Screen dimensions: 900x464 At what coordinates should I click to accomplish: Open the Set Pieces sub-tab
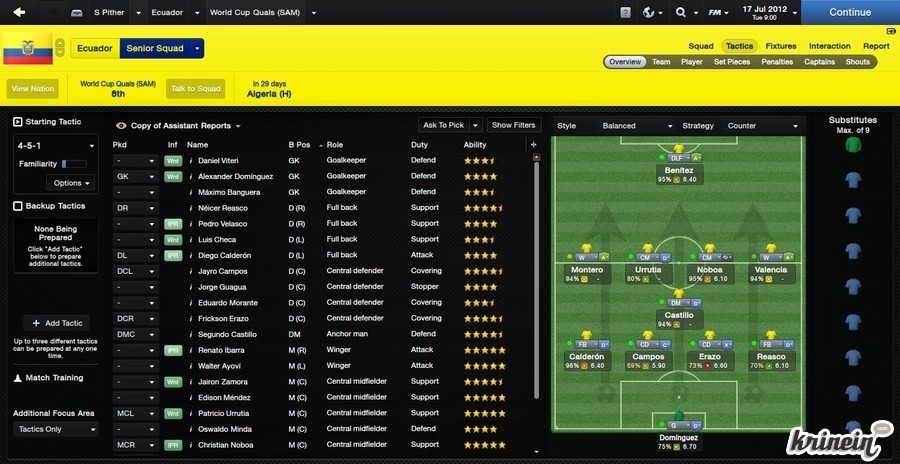click(x=731, y=62)
